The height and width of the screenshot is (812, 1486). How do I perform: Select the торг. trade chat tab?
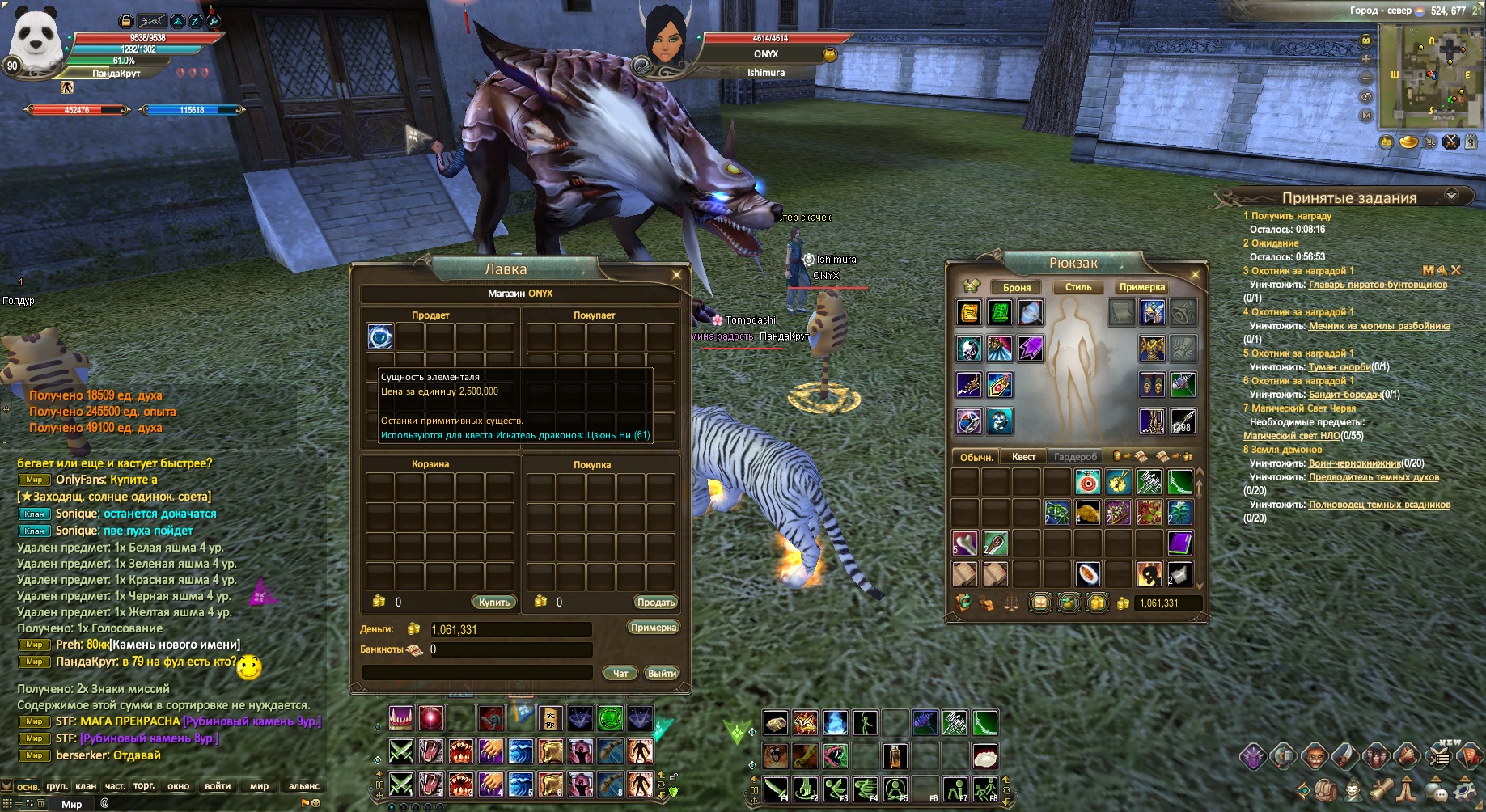pyautogui.click(x=144, y=786)
